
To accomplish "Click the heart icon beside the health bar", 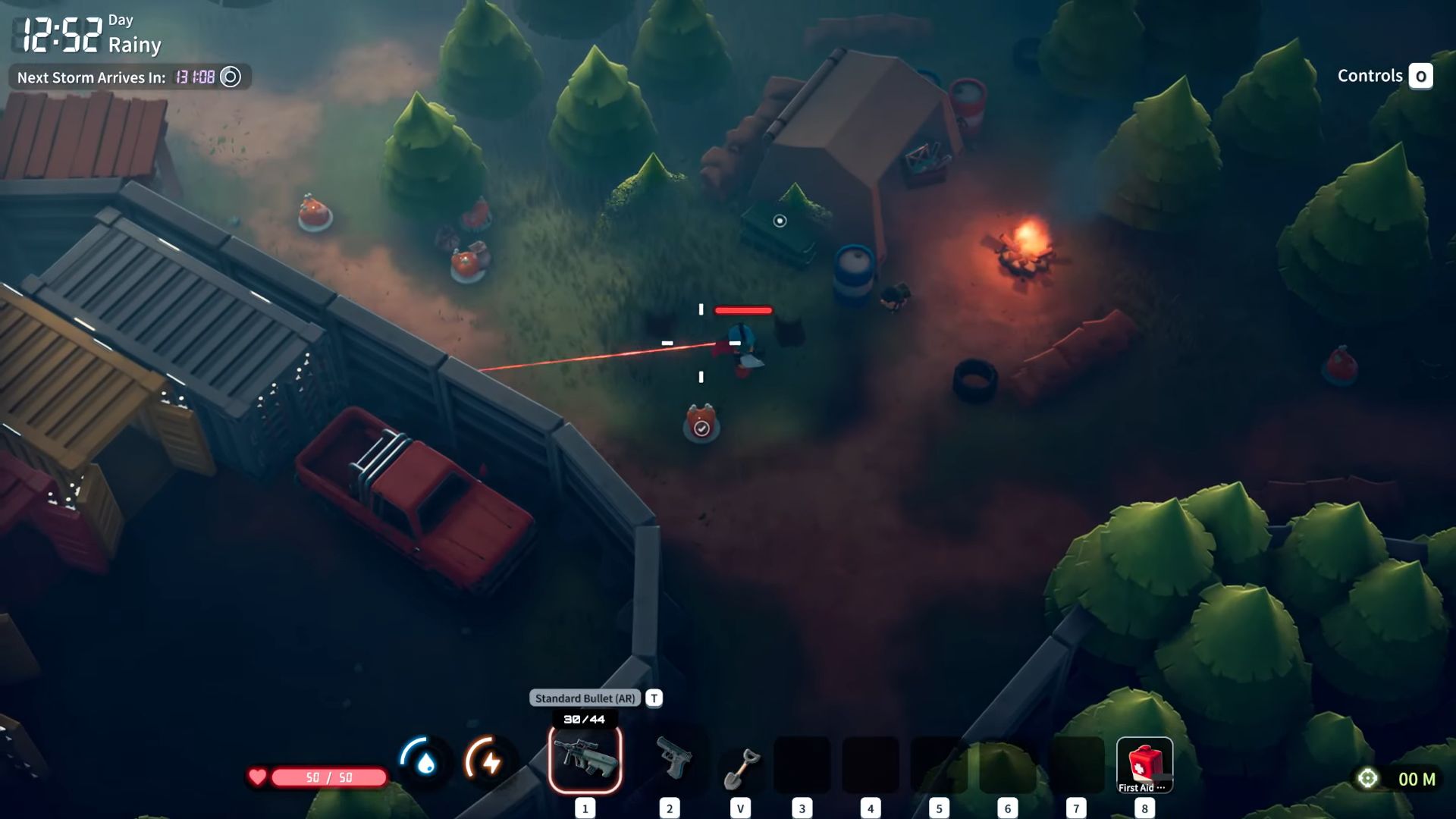I will (258, 775).
